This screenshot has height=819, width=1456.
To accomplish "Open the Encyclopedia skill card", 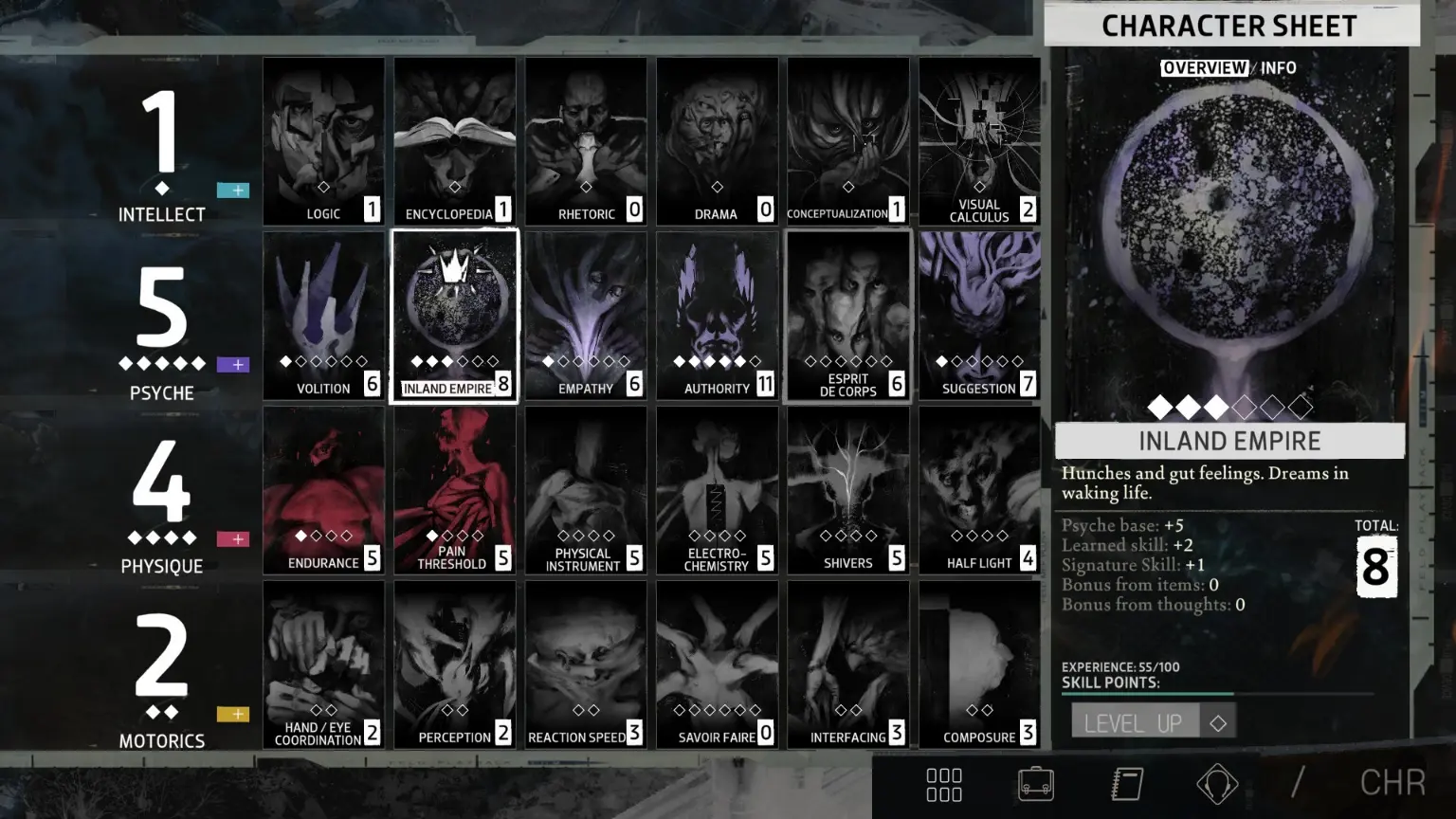I will pos(454,141).
